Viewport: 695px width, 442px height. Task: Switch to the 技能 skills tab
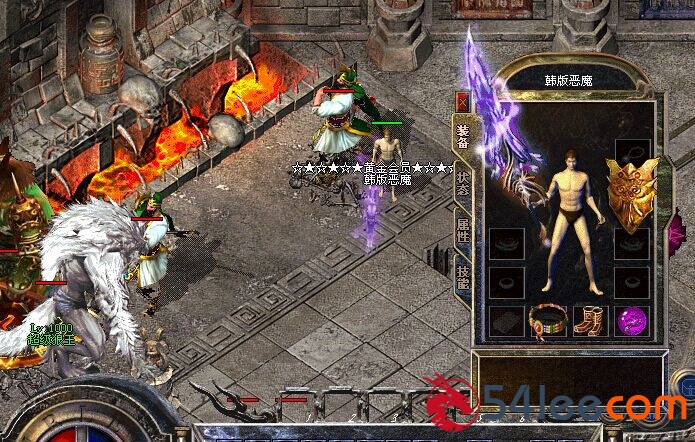coord(463,277)
